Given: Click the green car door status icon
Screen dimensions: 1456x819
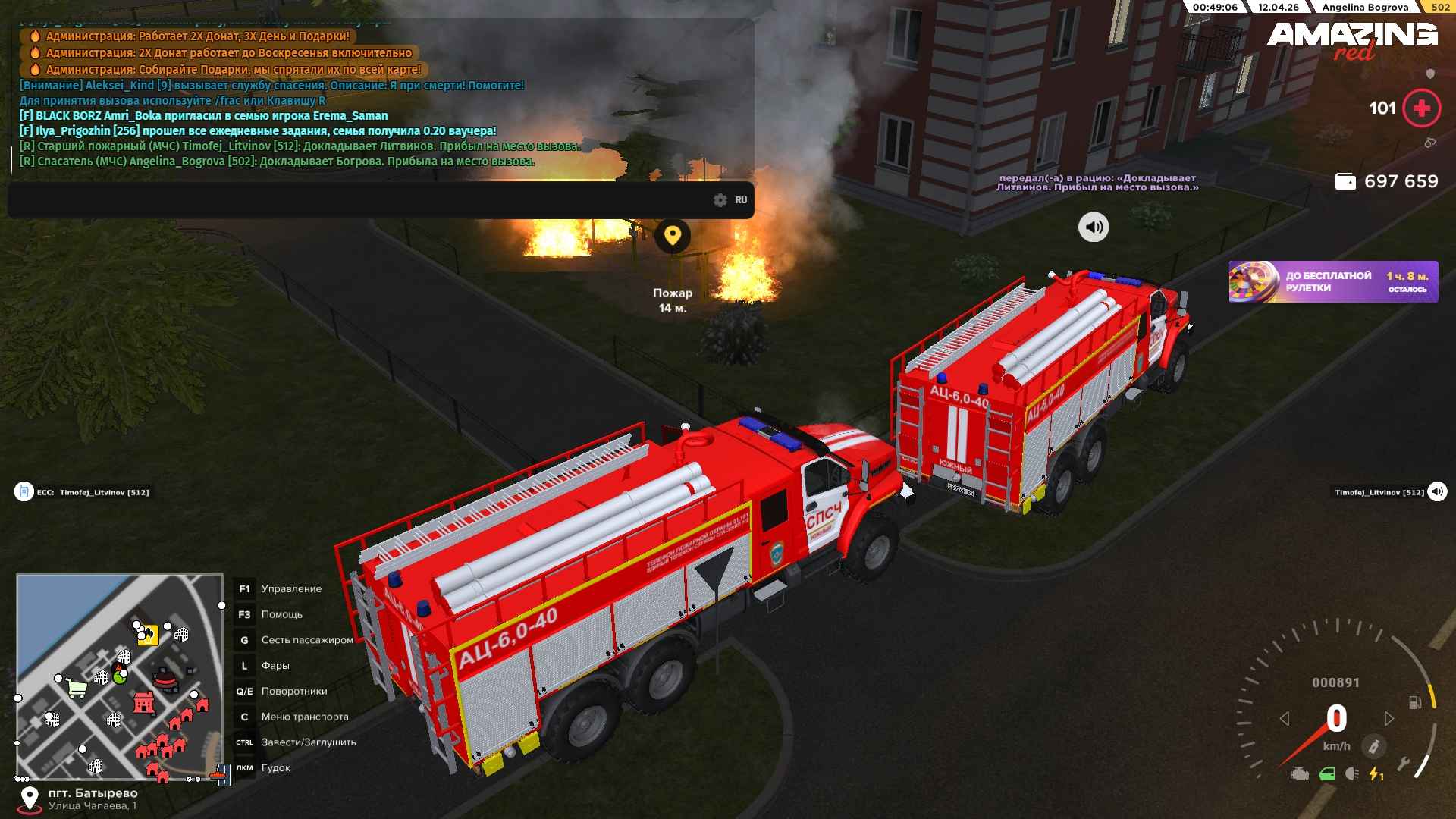Looking at the screenshot, I should [x=1326, y=774].
